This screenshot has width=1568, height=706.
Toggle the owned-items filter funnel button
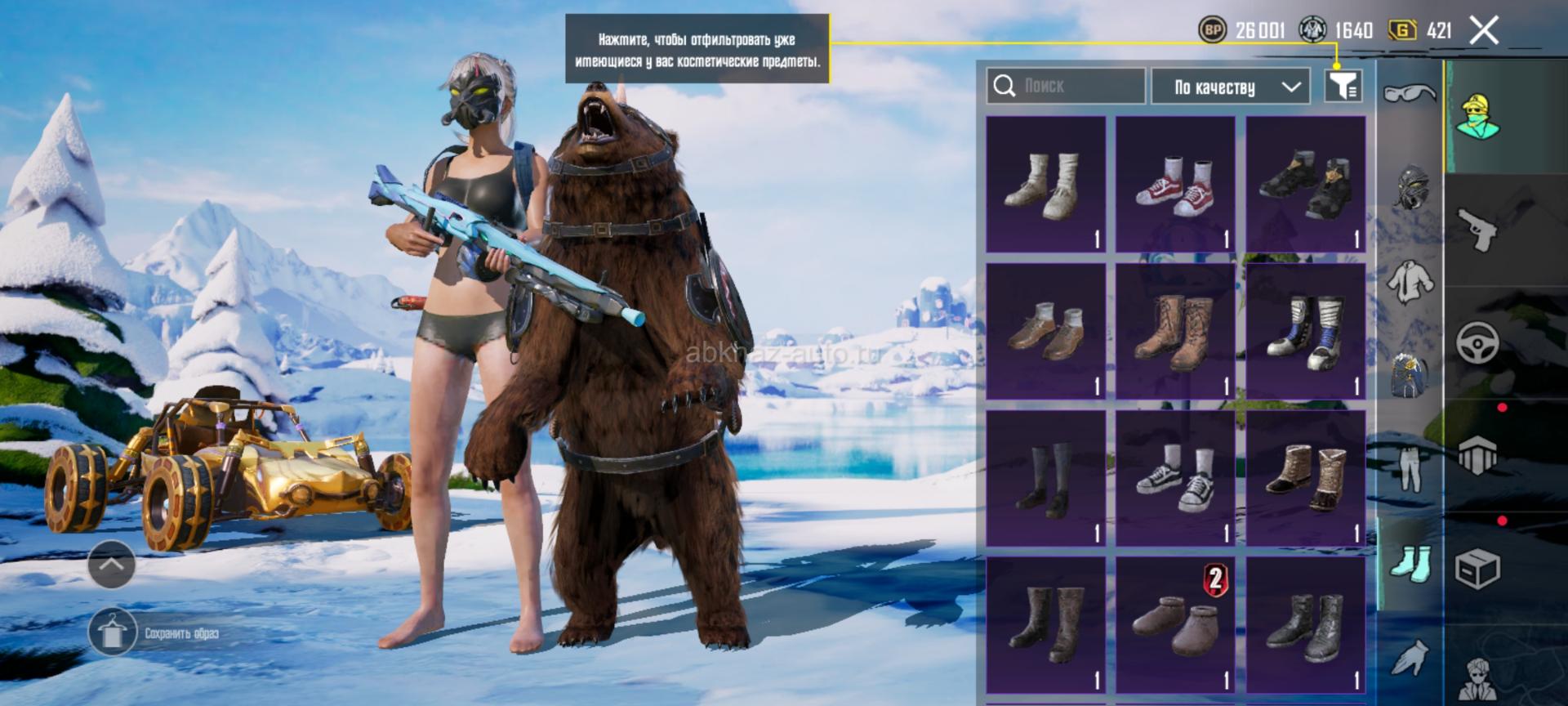tap(1343, 85)
